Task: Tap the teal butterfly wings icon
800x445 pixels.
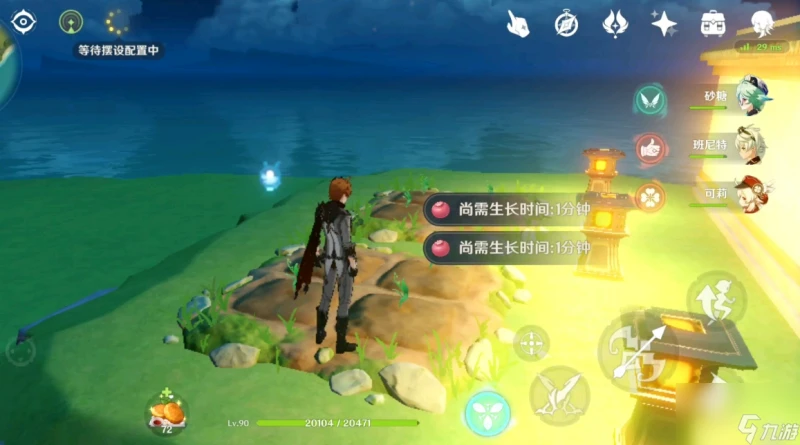Action: (650, 99)
